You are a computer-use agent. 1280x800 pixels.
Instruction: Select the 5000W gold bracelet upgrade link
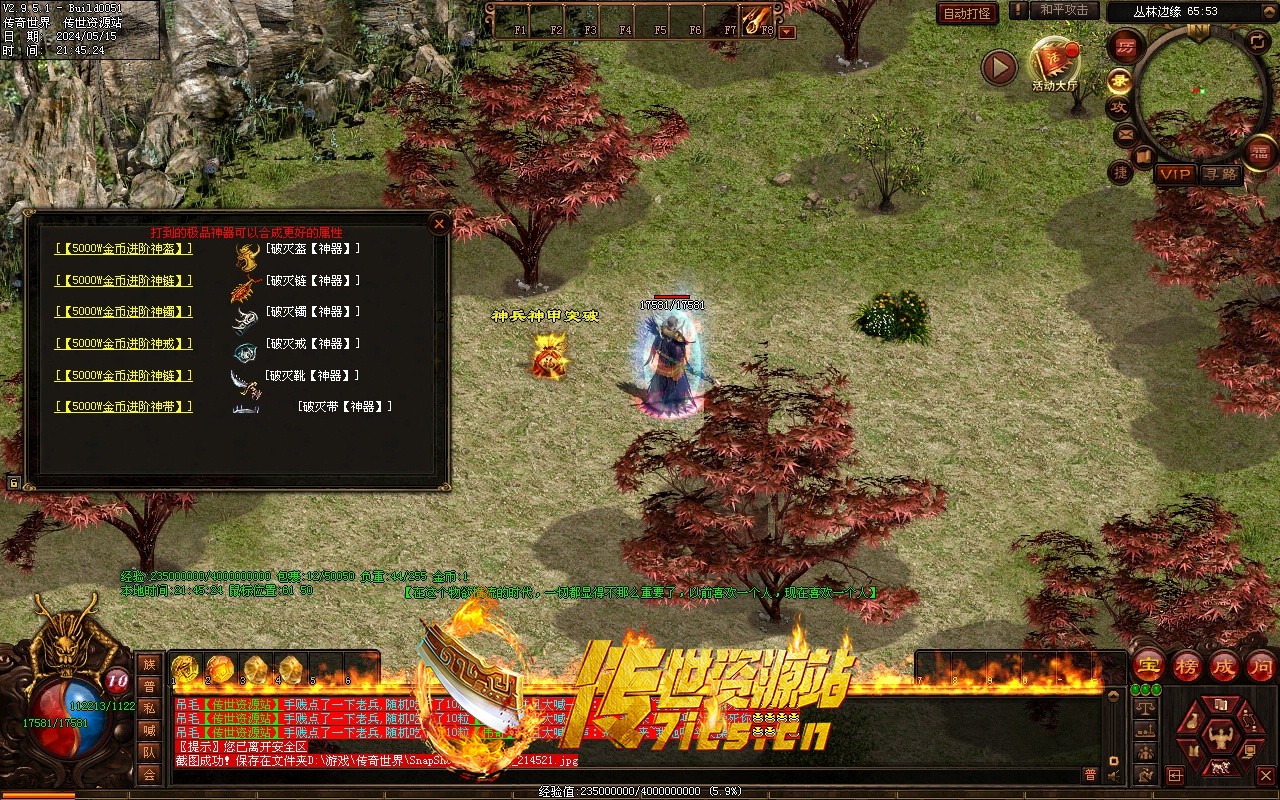coord(124,312)
